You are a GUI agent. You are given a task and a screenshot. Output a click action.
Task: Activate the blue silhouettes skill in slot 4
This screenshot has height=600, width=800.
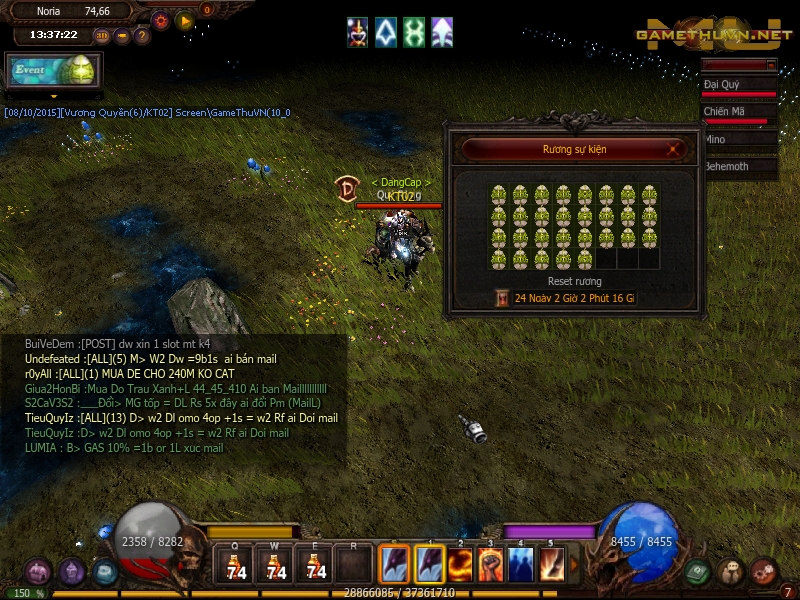tap(521, 564)
